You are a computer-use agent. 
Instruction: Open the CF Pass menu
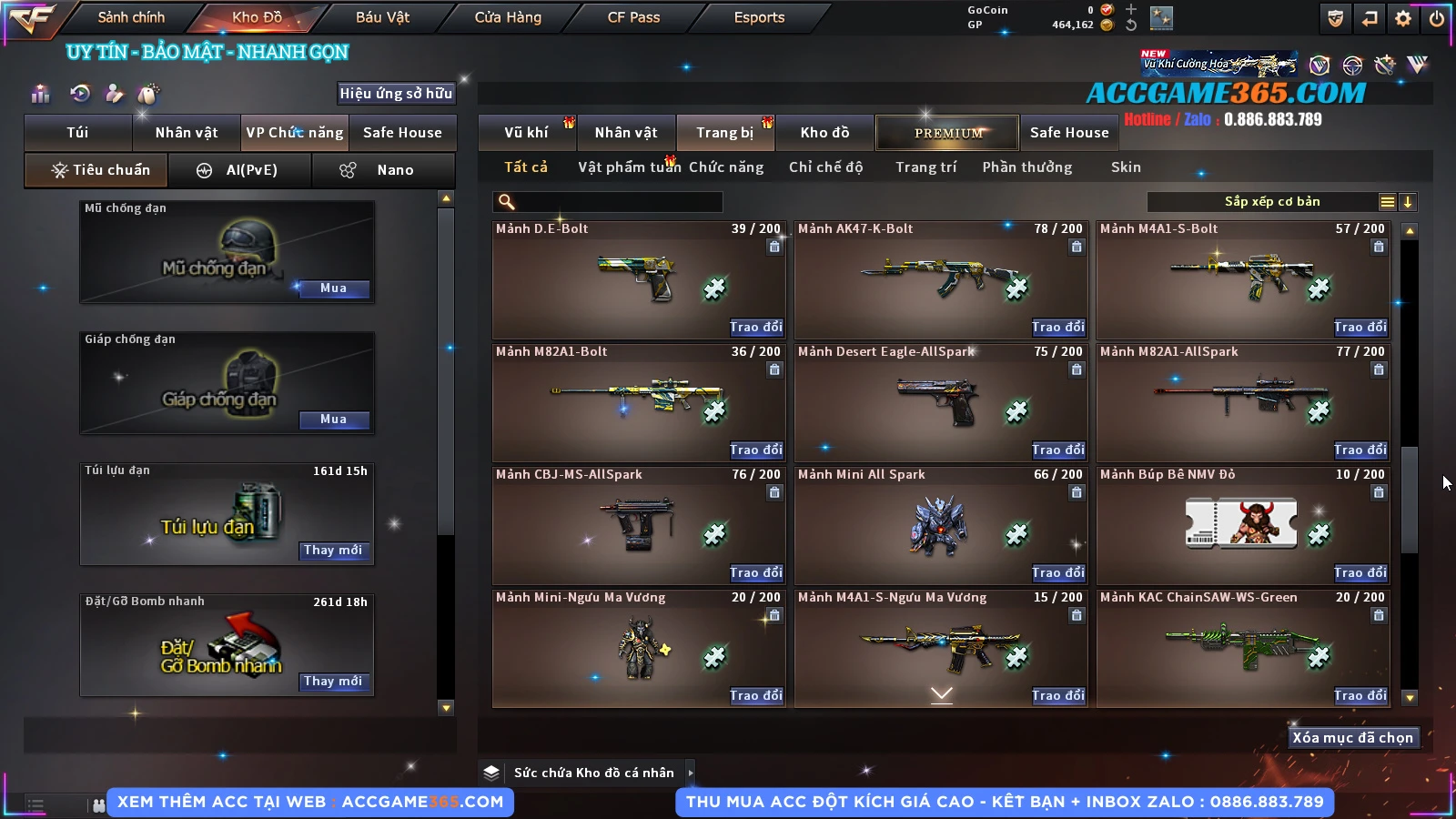[633, 17]
